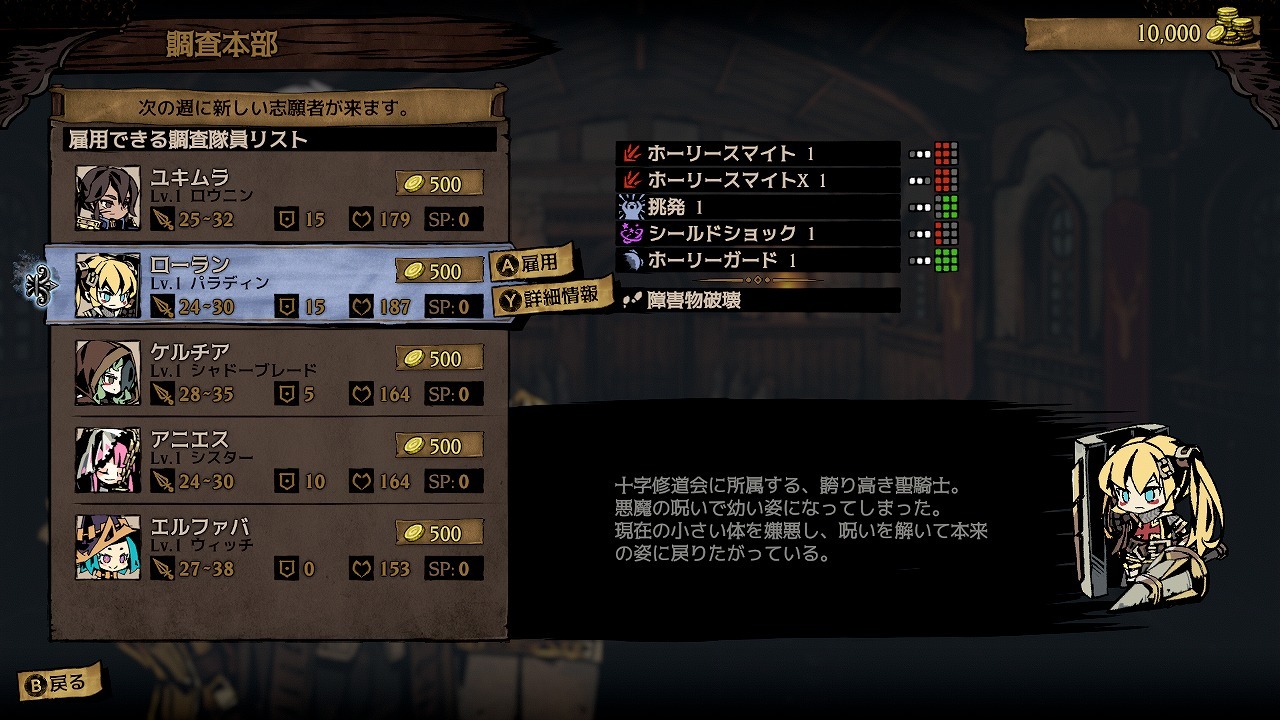Click Yukimura's 500 gold cost tag
1280x720 pixels.
(x=437, y=184)
